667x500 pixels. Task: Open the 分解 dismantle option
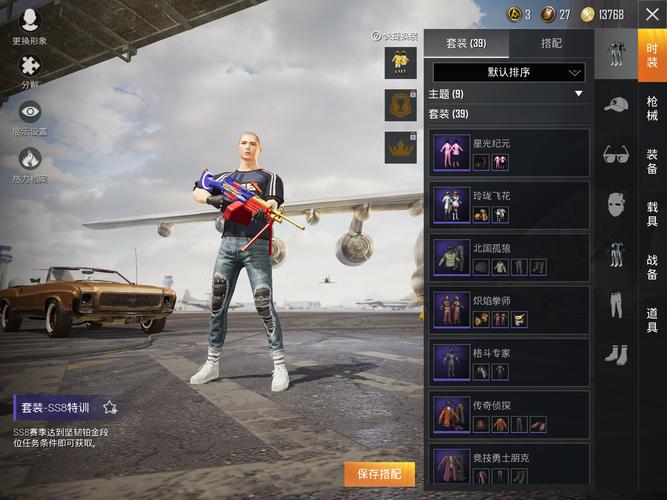tap(29, 71)
